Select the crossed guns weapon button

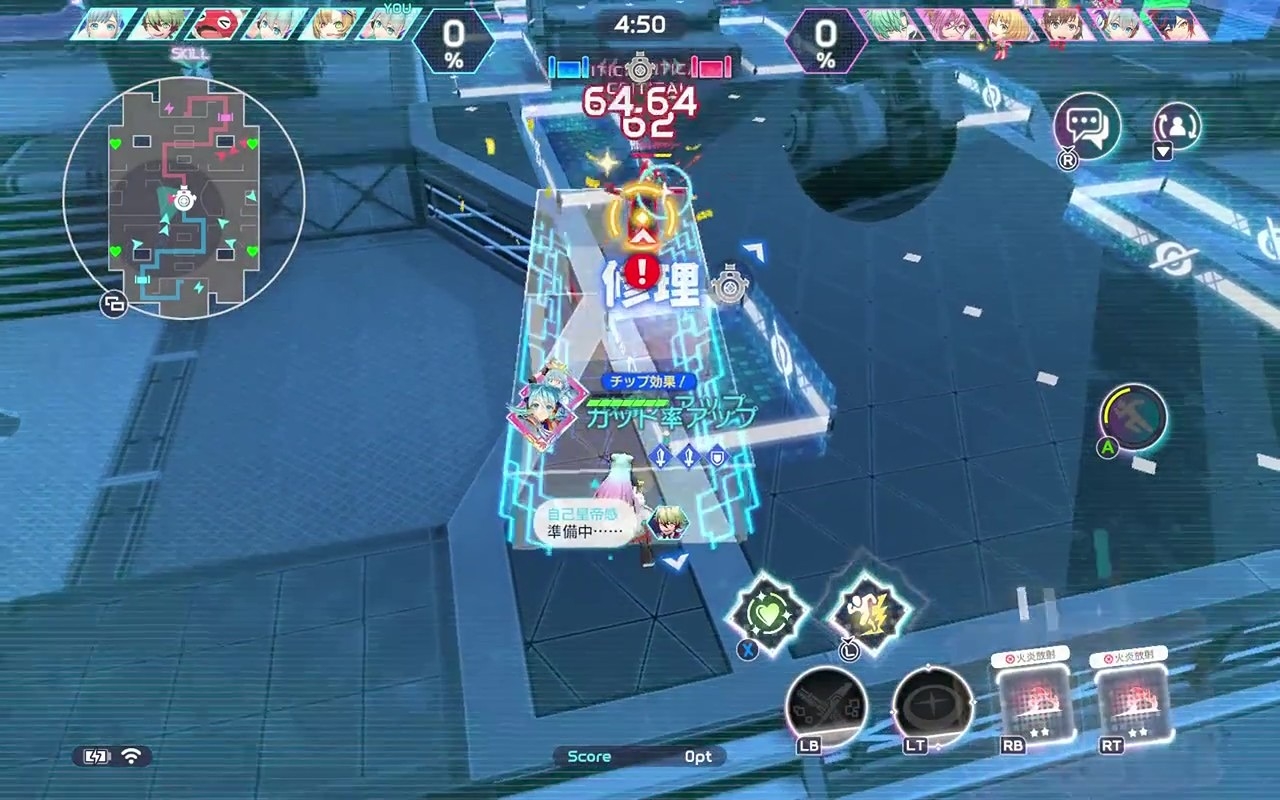point(827,707)
